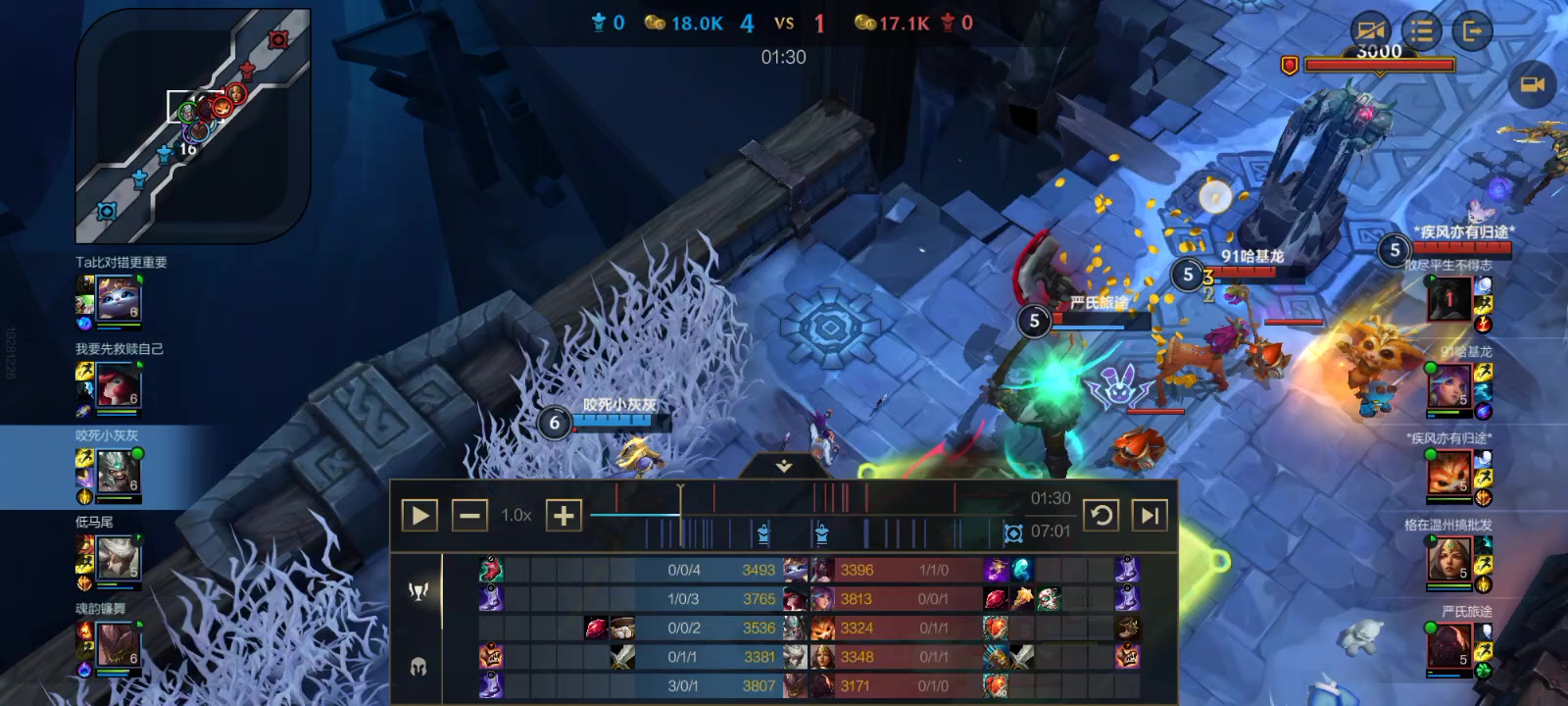Increase replay speed with plus button
The width and height of the screenshot is (1568, 706).
[563, 515]
